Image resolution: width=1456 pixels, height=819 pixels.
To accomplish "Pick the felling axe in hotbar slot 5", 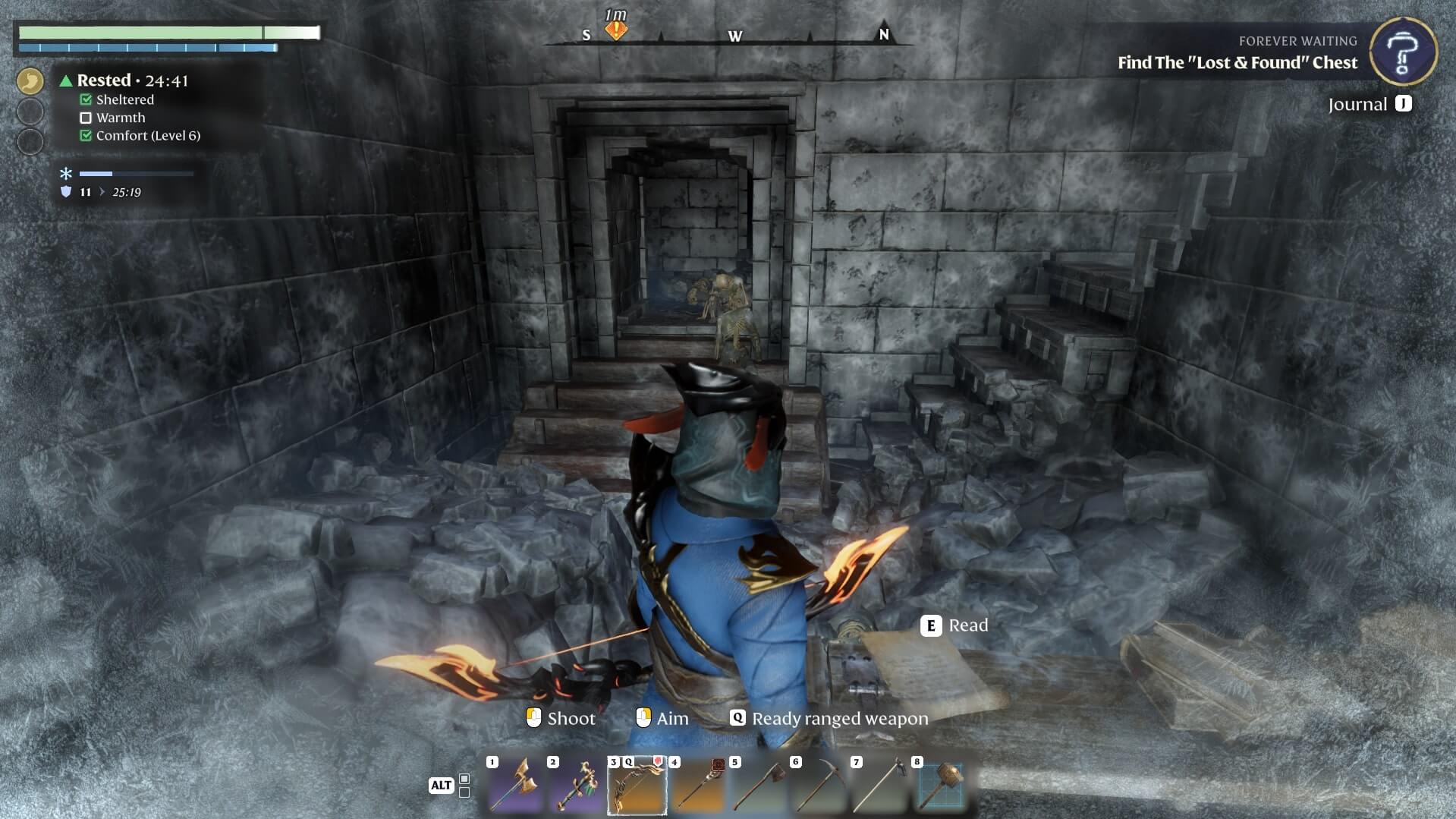I will coord(758,785).
